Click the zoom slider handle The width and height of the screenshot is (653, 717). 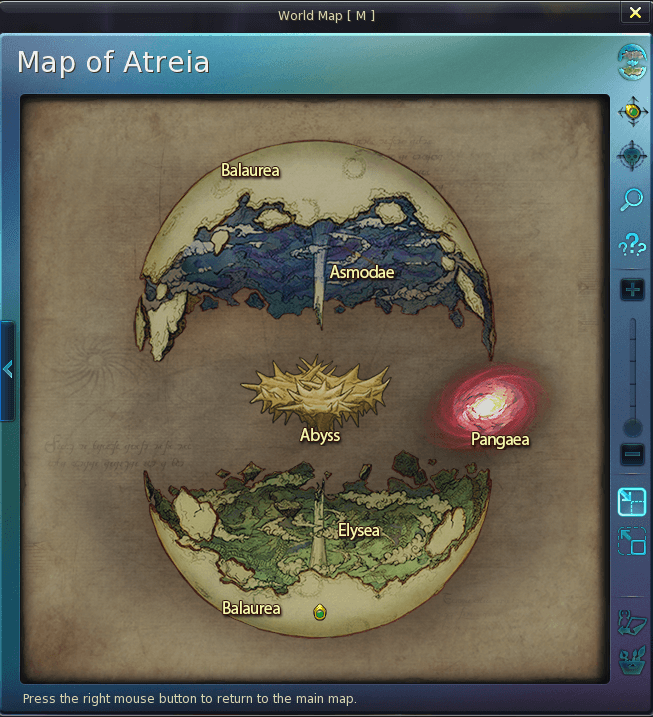pyautogui.click(x=632, y=428)
